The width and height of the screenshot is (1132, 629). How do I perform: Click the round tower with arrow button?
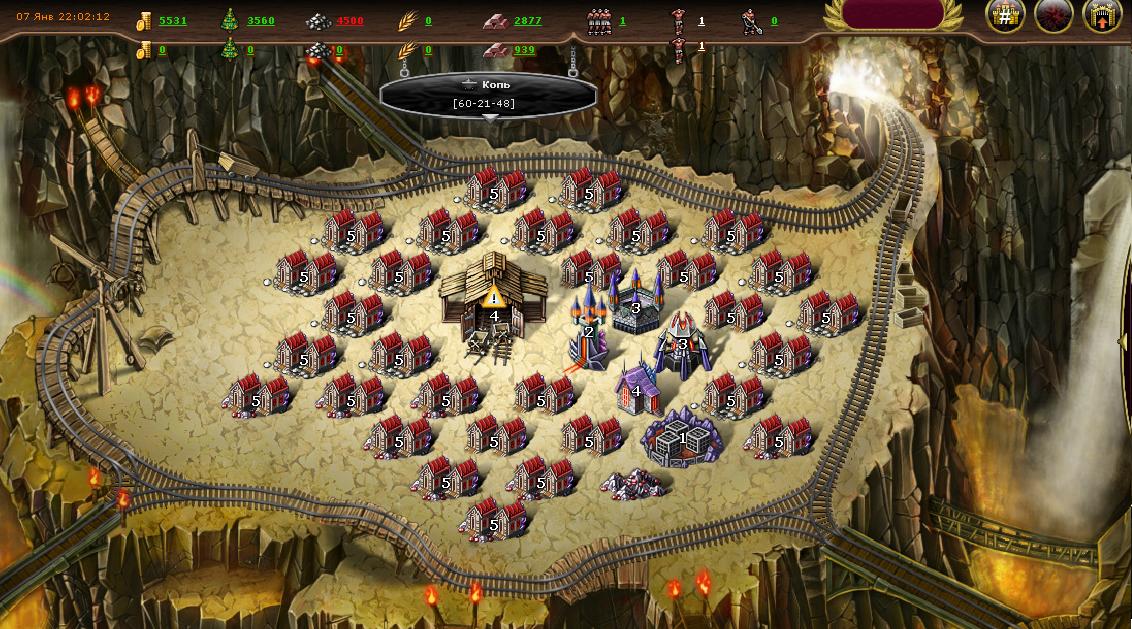tap(1101, 16)
